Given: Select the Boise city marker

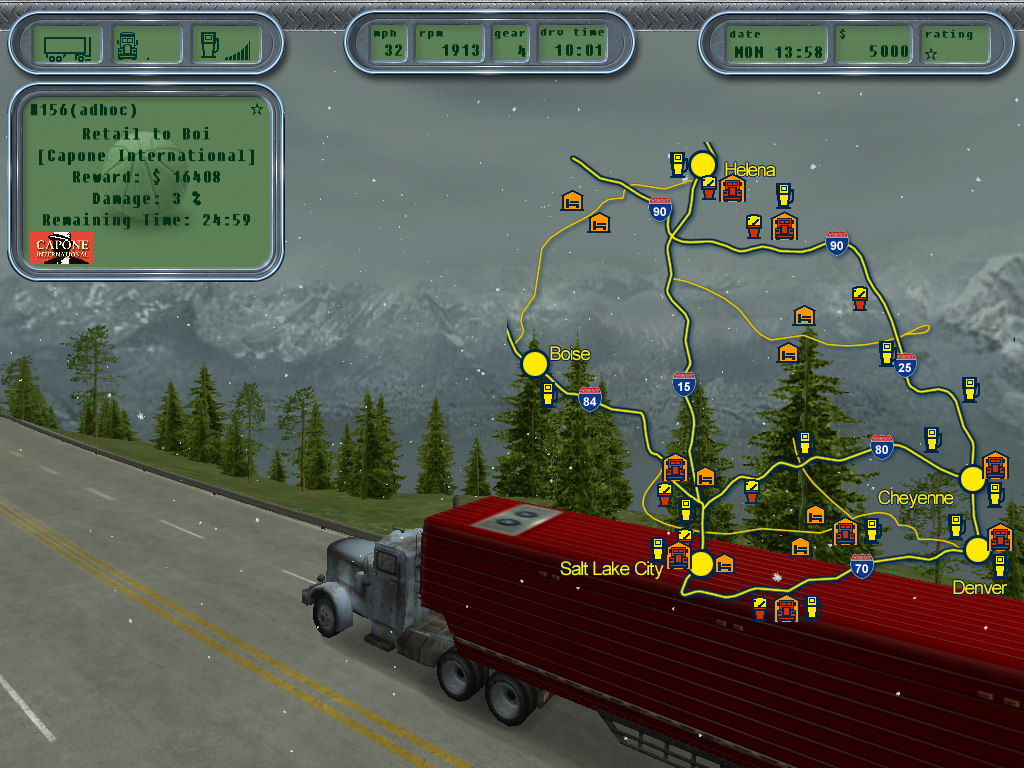Looking at the screenshot, I should click(x=534, y=362).
